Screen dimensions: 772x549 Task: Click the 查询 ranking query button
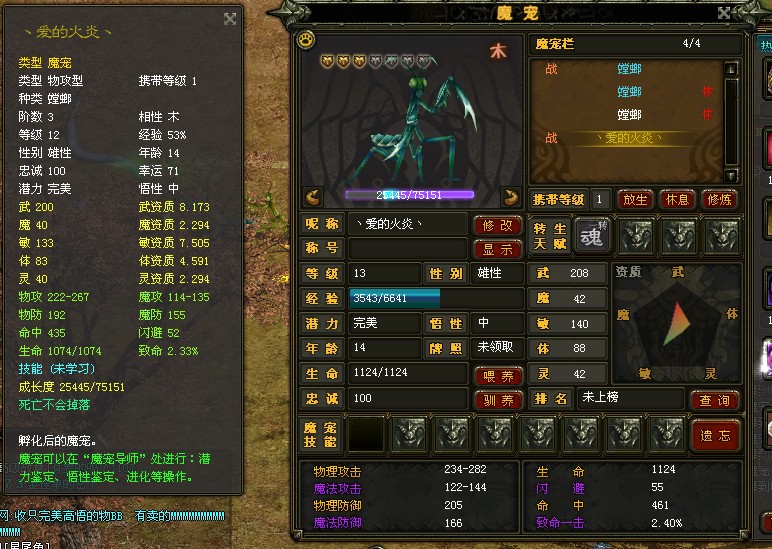click(714, 400)
